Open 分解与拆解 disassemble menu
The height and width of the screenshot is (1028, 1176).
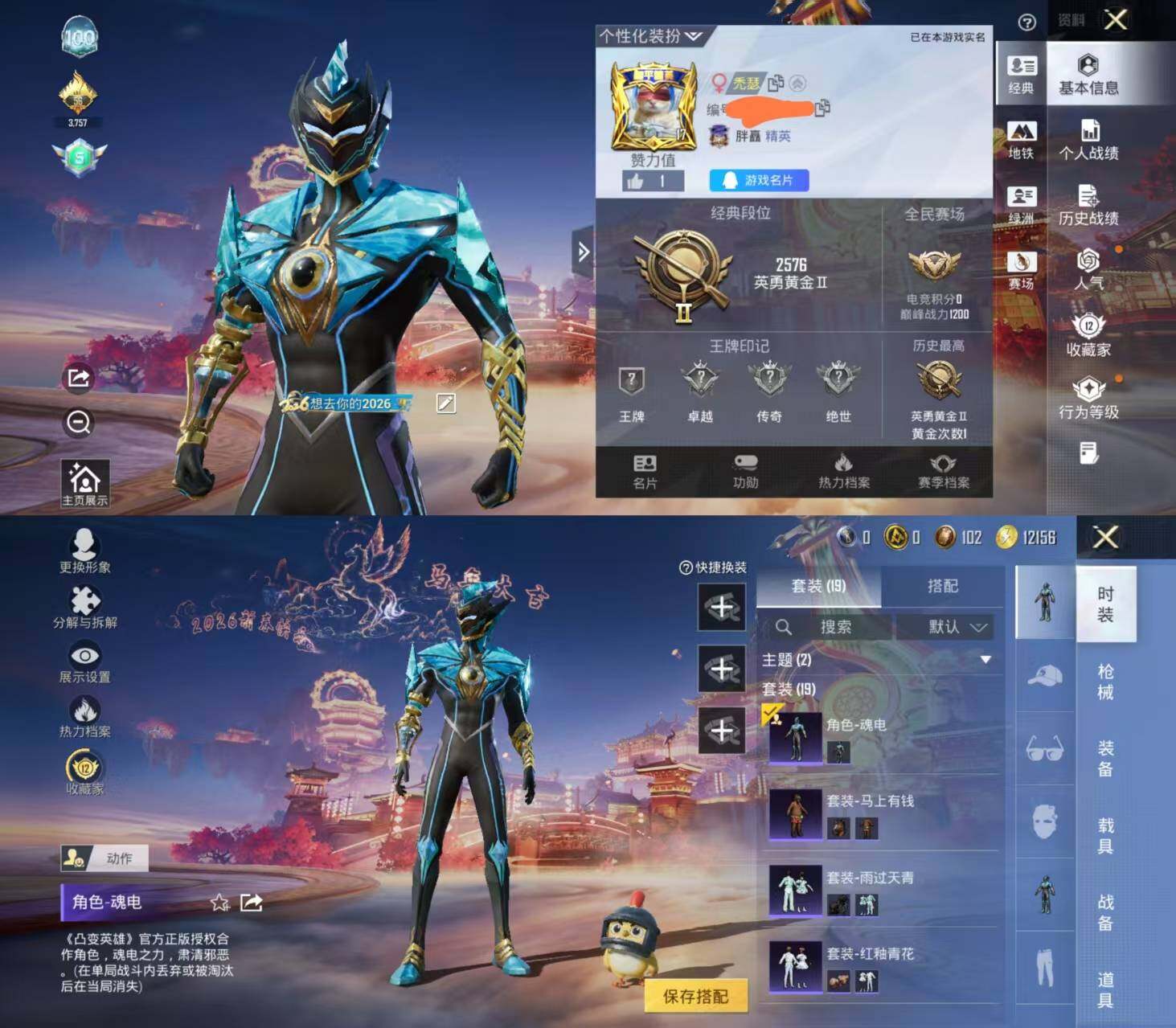(85, 606)
